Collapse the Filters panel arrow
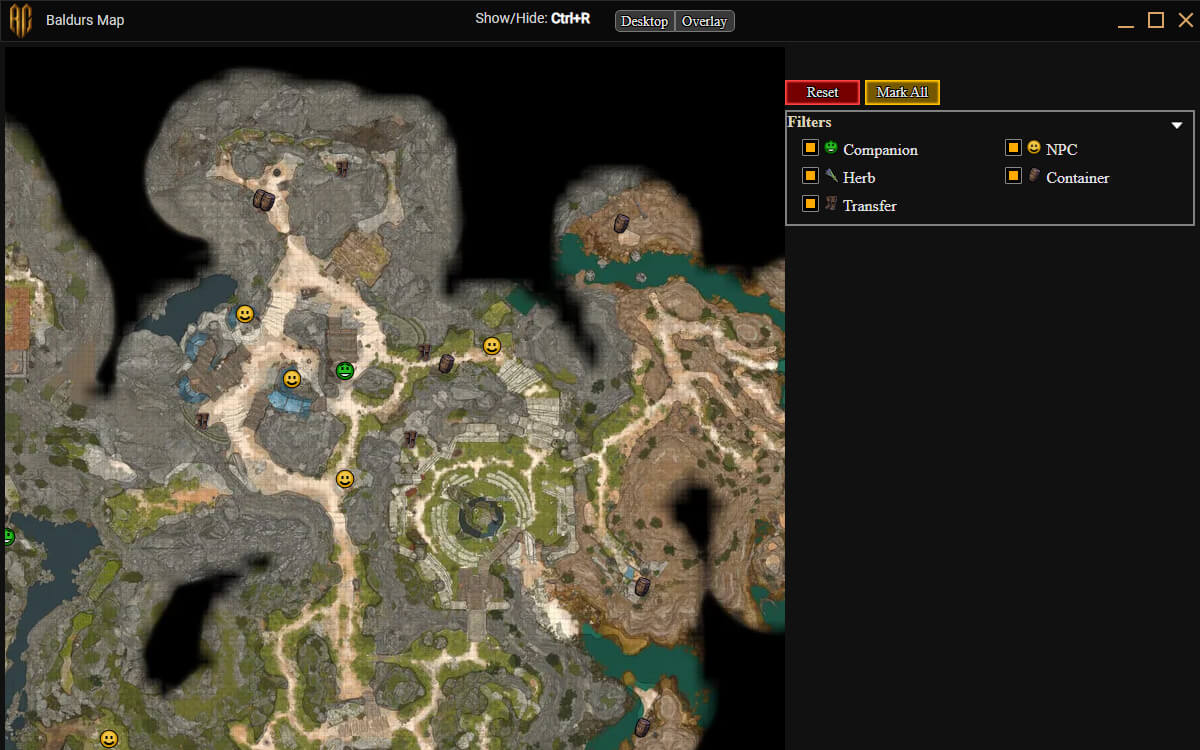This screenshot has height=750, width=1200. pyautogui.click(x=1177, y=125)
